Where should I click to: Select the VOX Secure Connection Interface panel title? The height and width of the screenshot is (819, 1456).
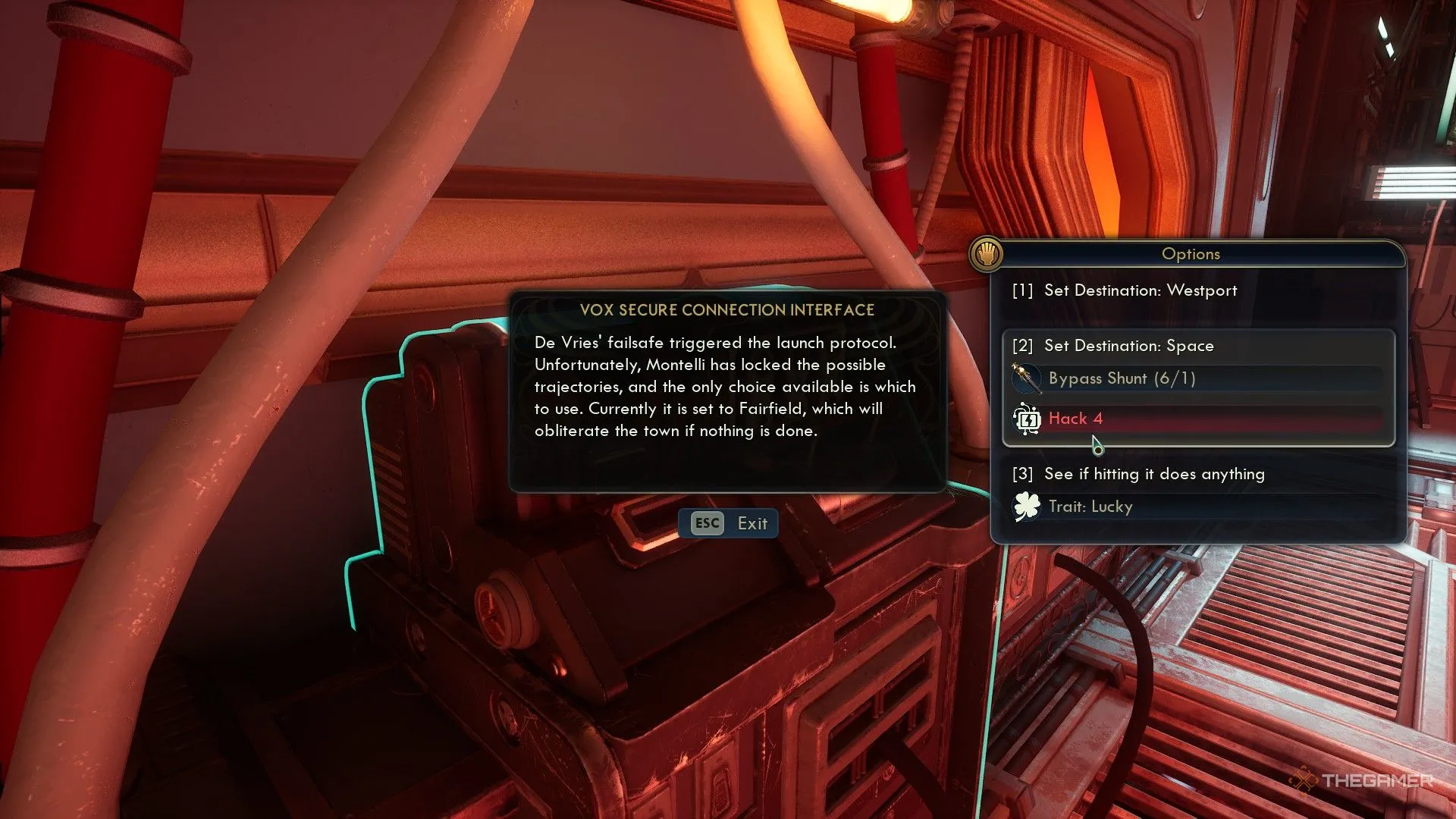point(726,309)
